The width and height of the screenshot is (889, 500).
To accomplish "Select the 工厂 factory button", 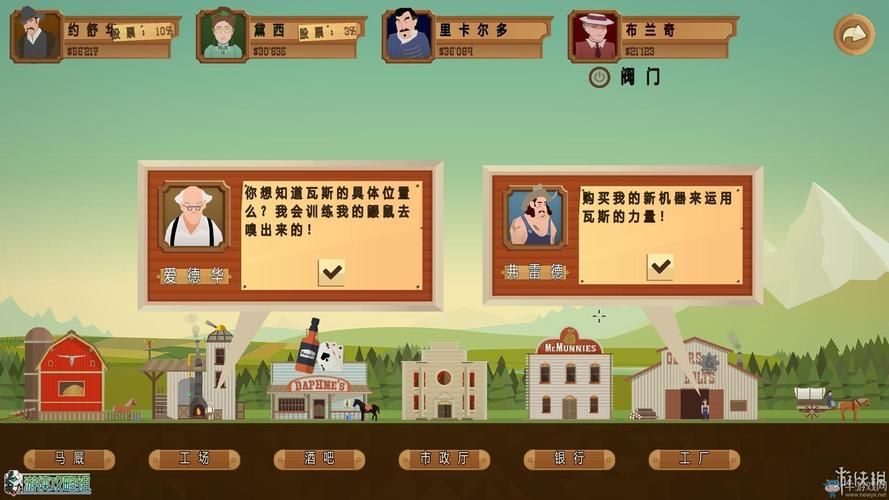I will (694, 459).
